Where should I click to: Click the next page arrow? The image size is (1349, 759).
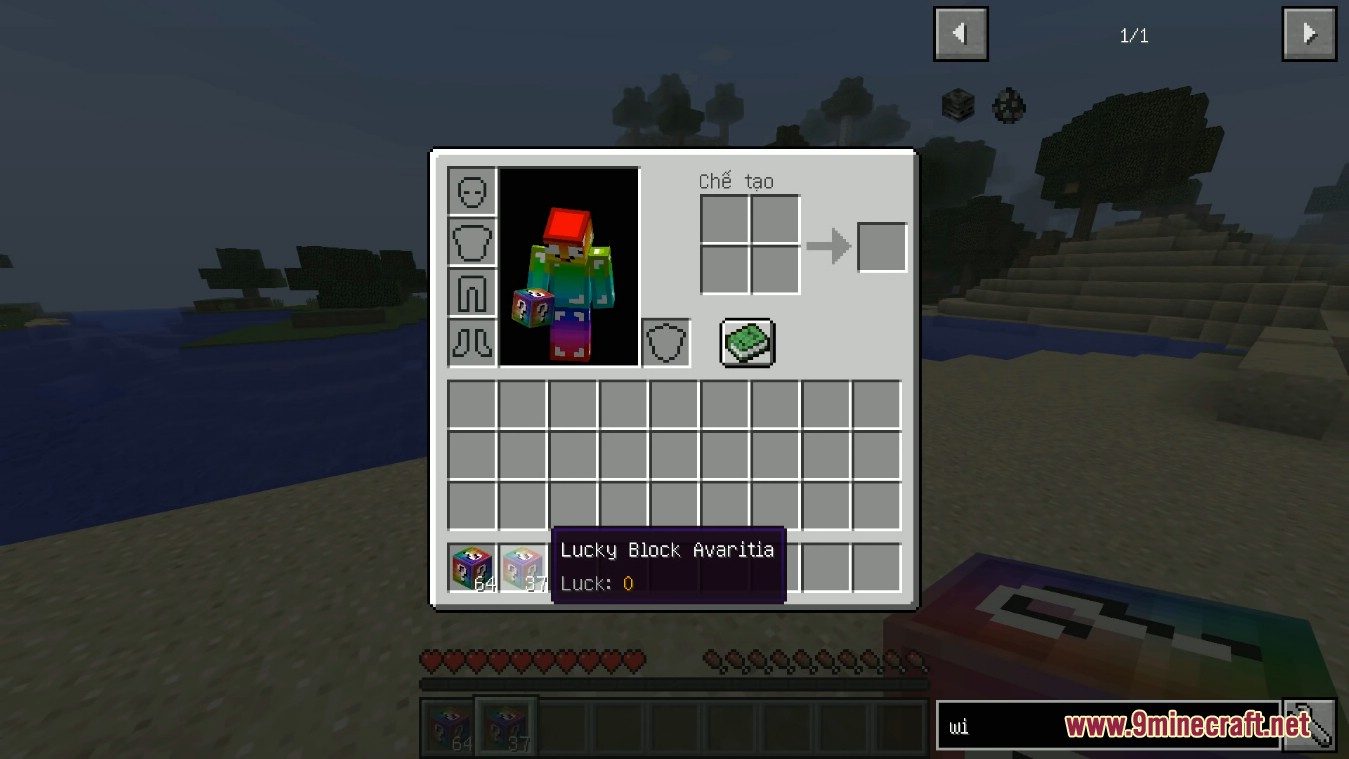(1308, 33)
